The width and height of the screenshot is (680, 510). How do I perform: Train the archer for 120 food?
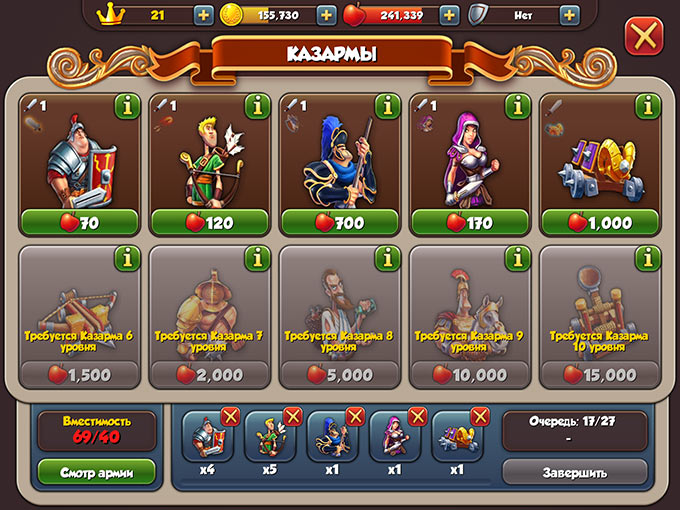pyautogui.click(x=209, y=222)
